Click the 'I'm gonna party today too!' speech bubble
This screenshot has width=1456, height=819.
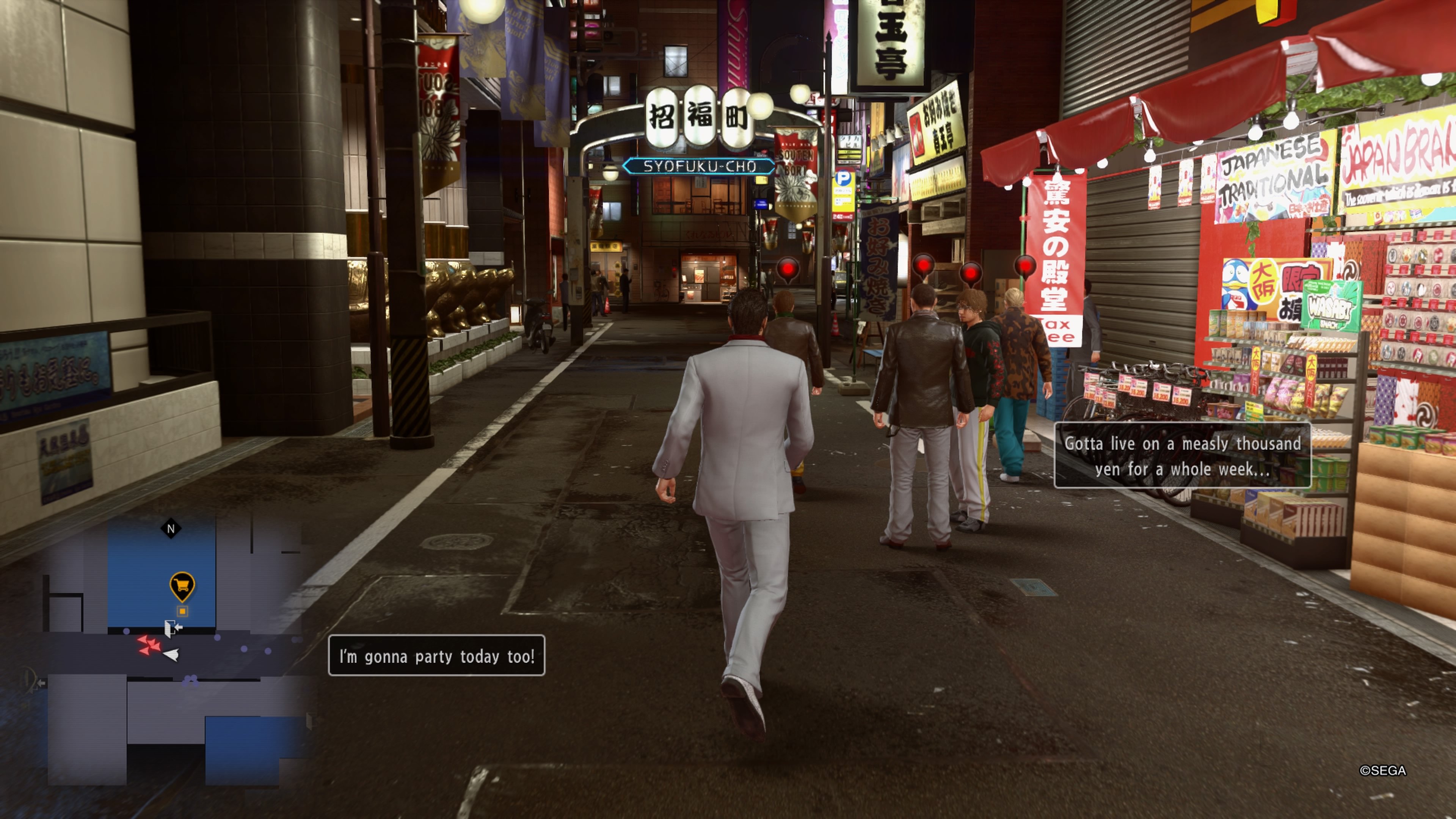tap(436, 656)
